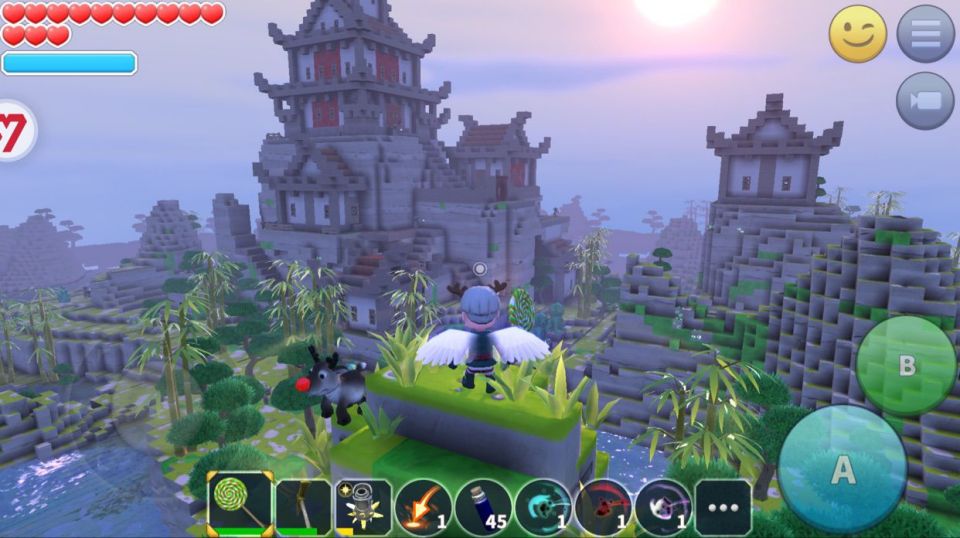
Task: Use the blue potion bottle stack
Action: (x=483, y=506)
